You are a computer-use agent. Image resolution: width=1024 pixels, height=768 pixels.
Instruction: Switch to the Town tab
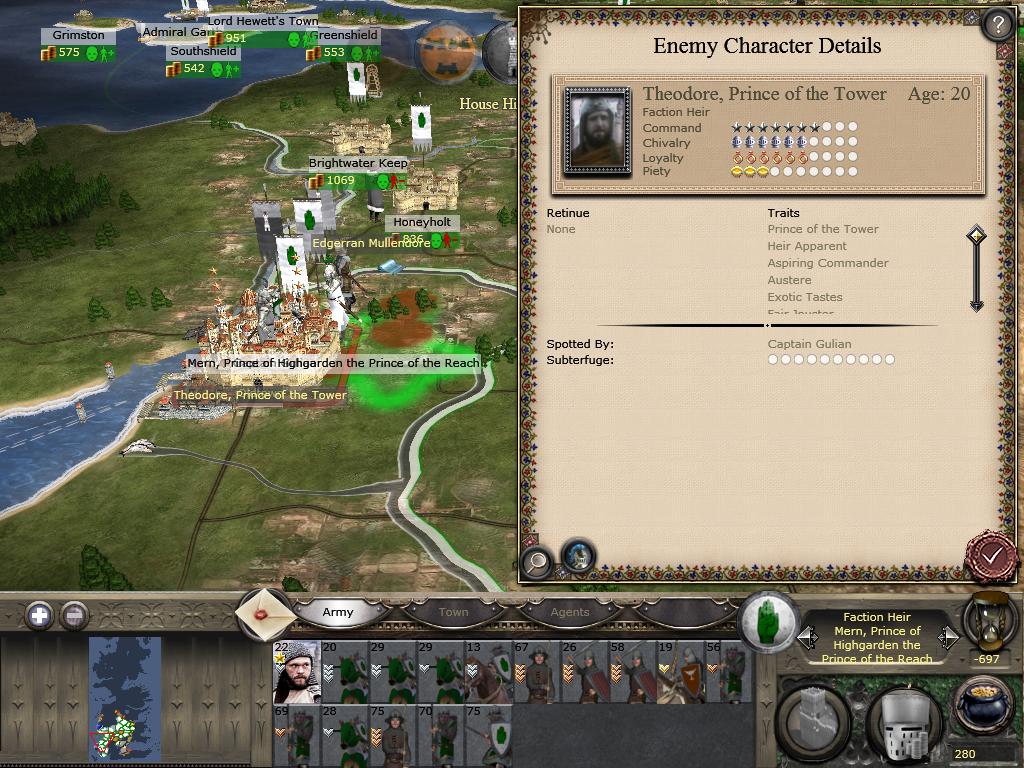pyautogui.click(x=453, y=612)
